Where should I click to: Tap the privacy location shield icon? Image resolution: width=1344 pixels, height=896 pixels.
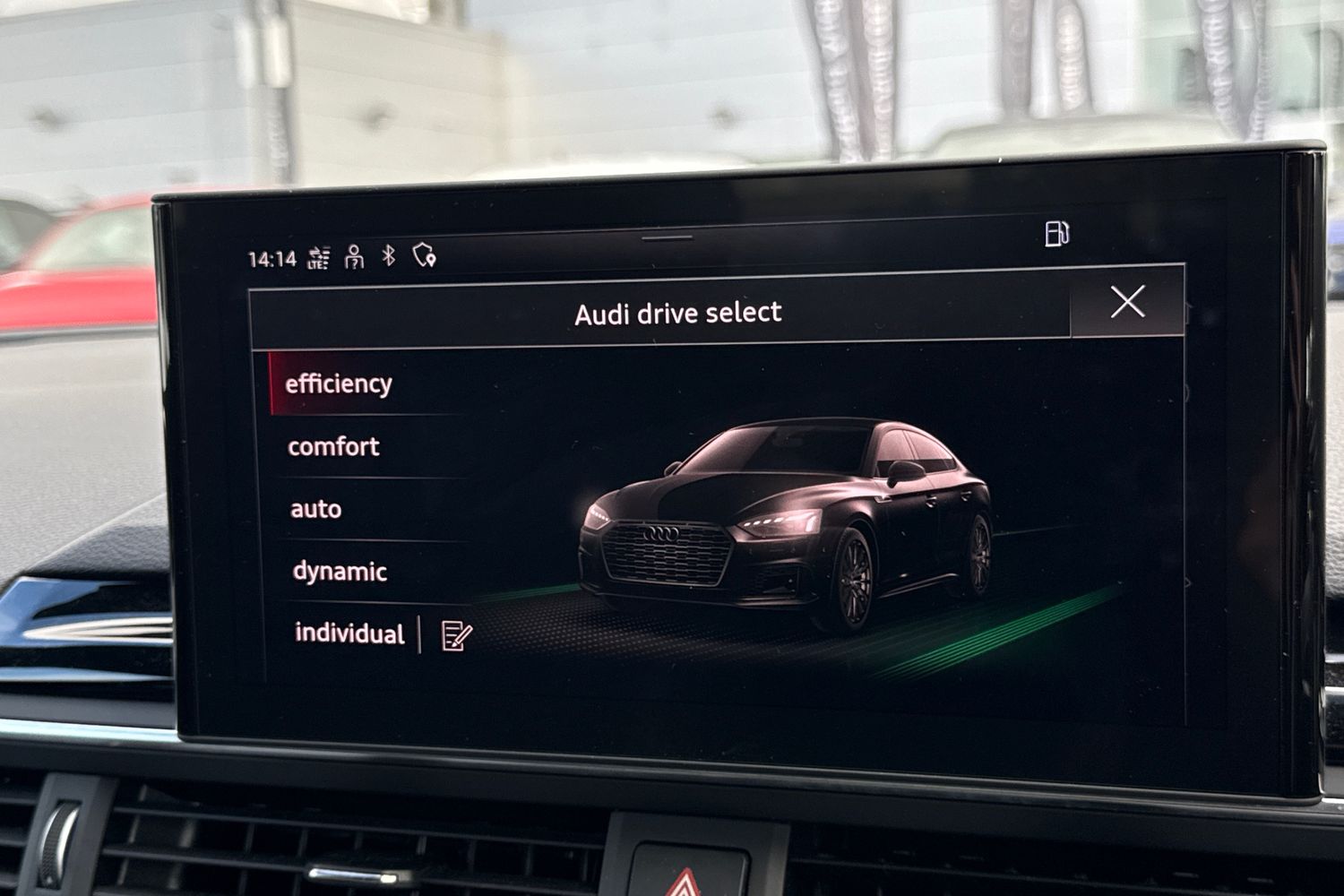425,256
